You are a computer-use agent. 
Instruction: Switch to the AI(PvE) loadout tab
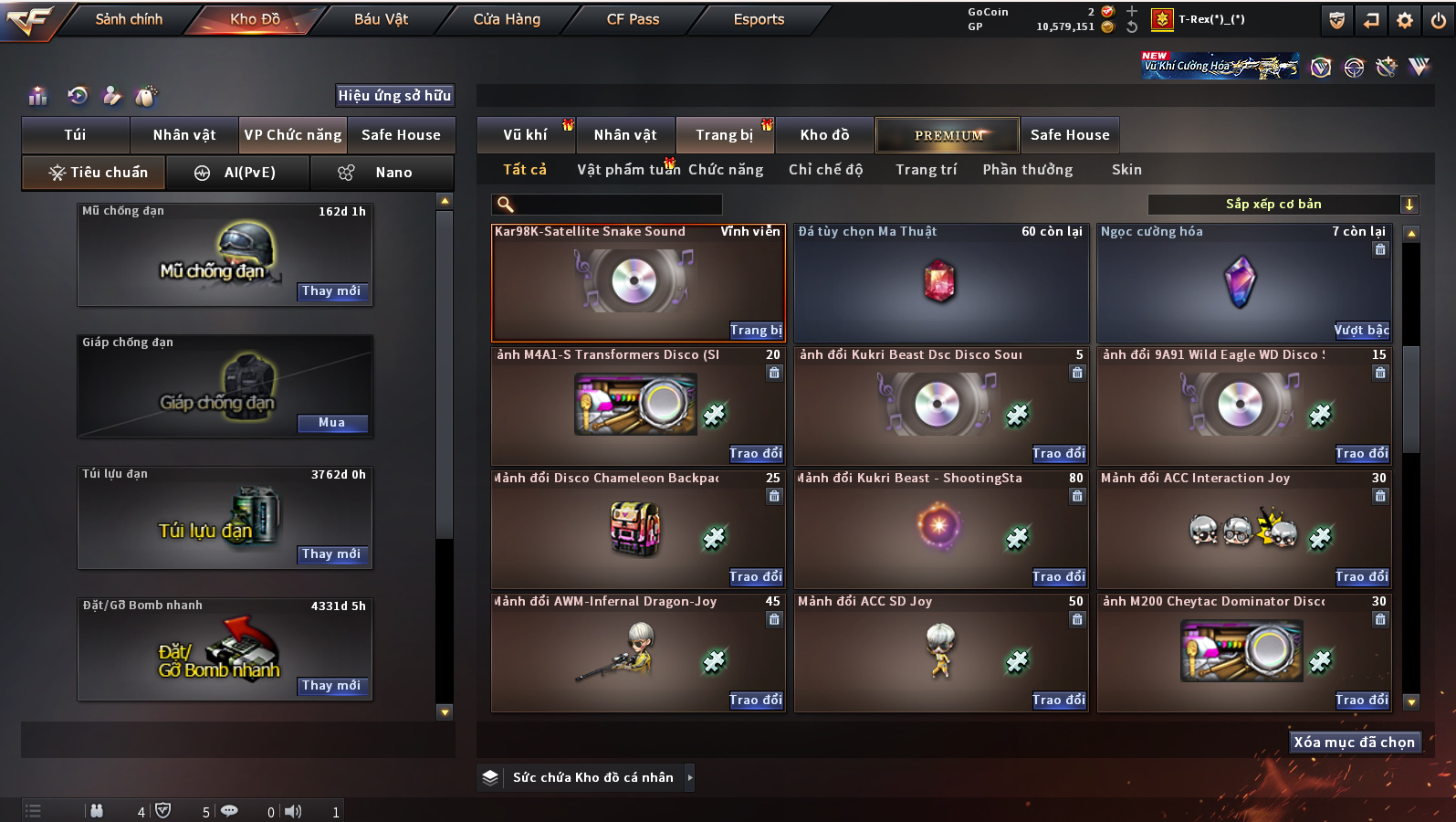click(x=237, y=173)
